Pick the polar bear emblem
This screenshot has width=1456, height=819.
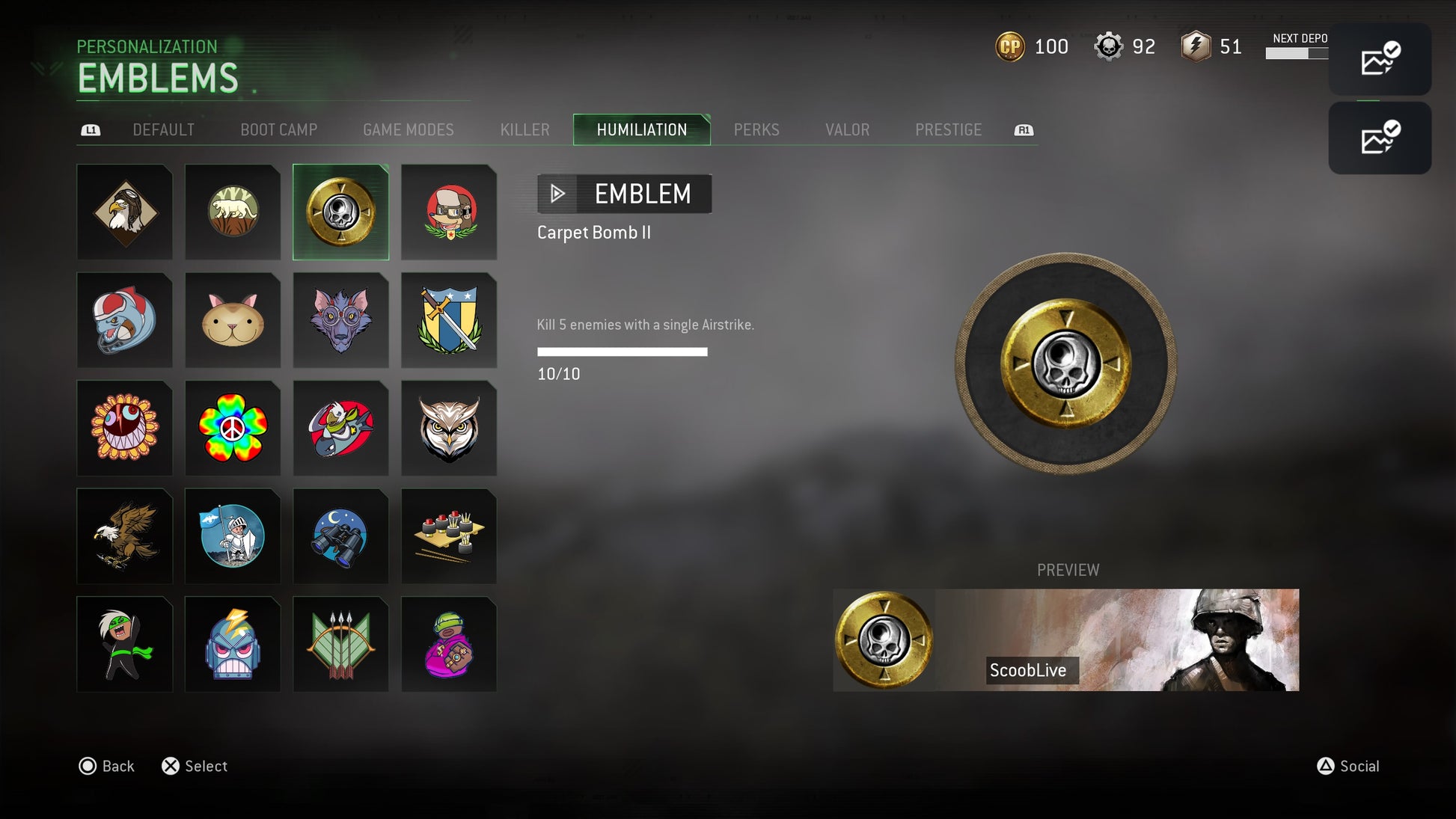pos(233,212)
